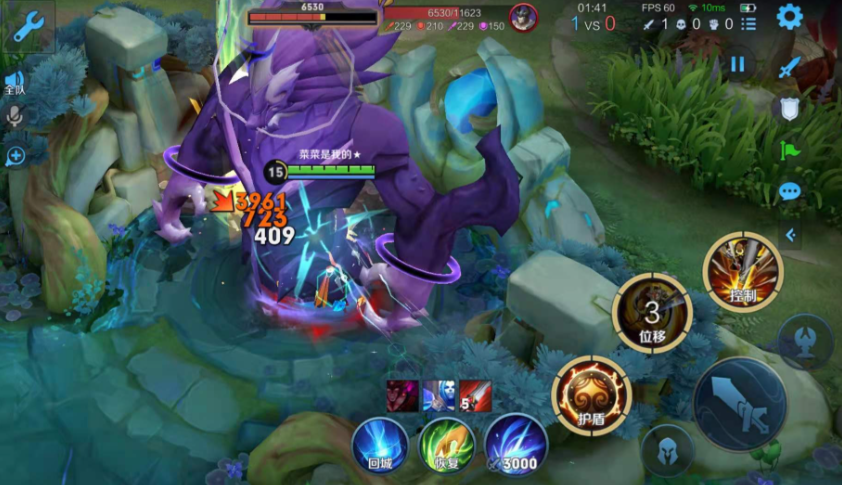Tap the magnifier plus icon
This screenshot has width=842, height=485.
click(x=15, y=156)
